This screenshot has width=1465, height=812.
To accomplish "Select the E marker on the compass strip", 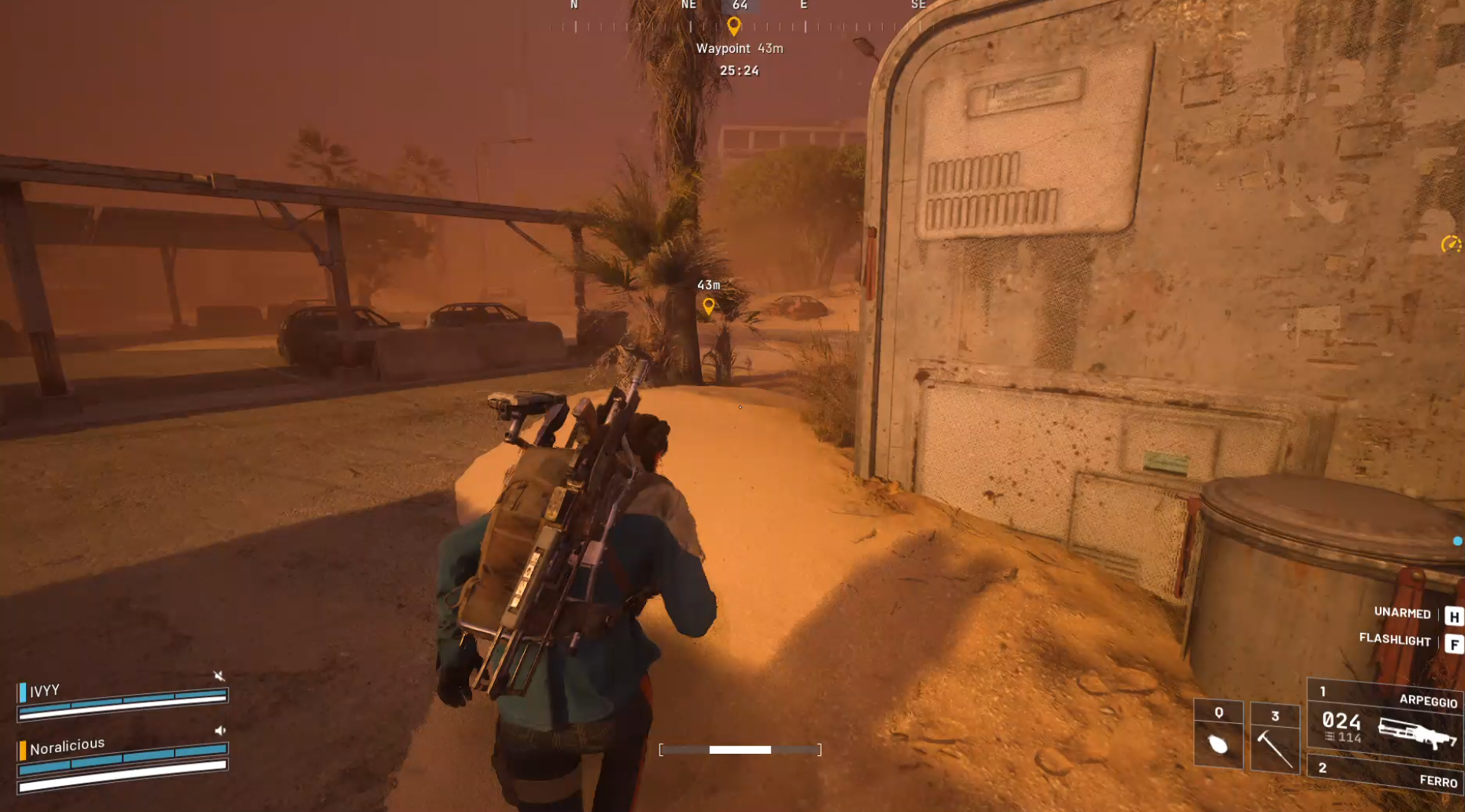I will point(804,5).
